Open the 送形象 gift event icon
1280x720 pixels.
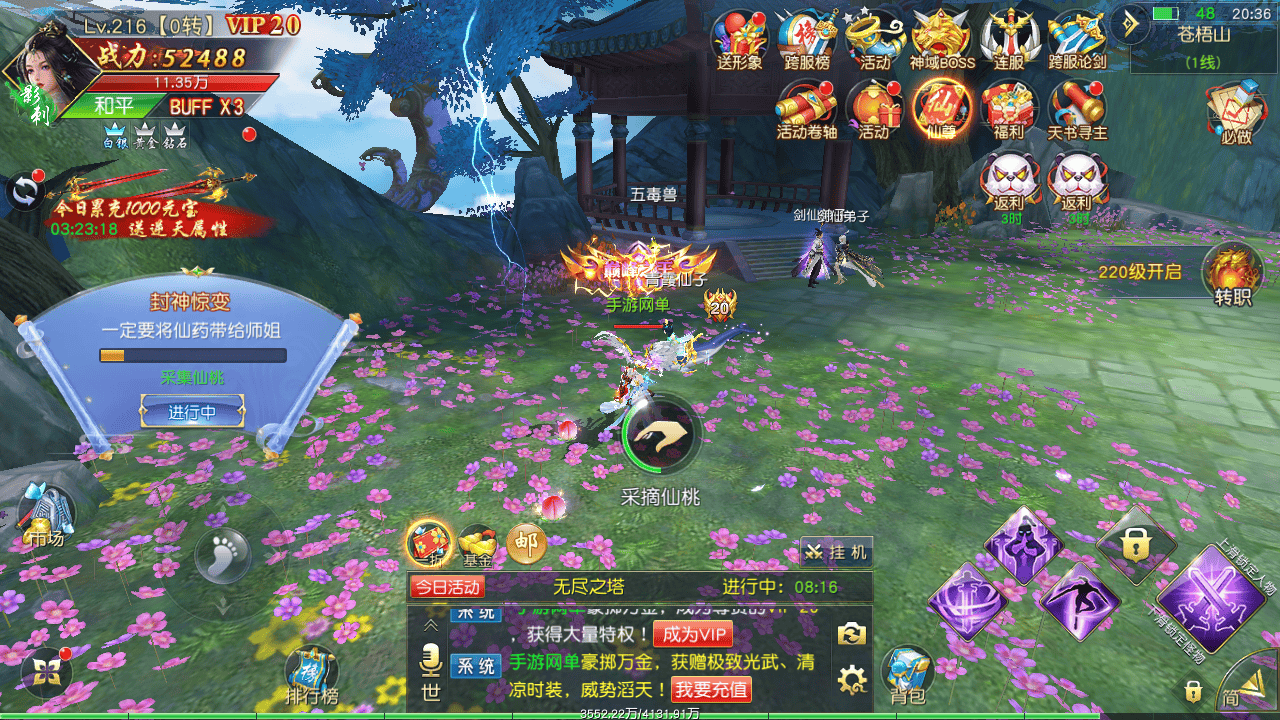tap(739, 38)
